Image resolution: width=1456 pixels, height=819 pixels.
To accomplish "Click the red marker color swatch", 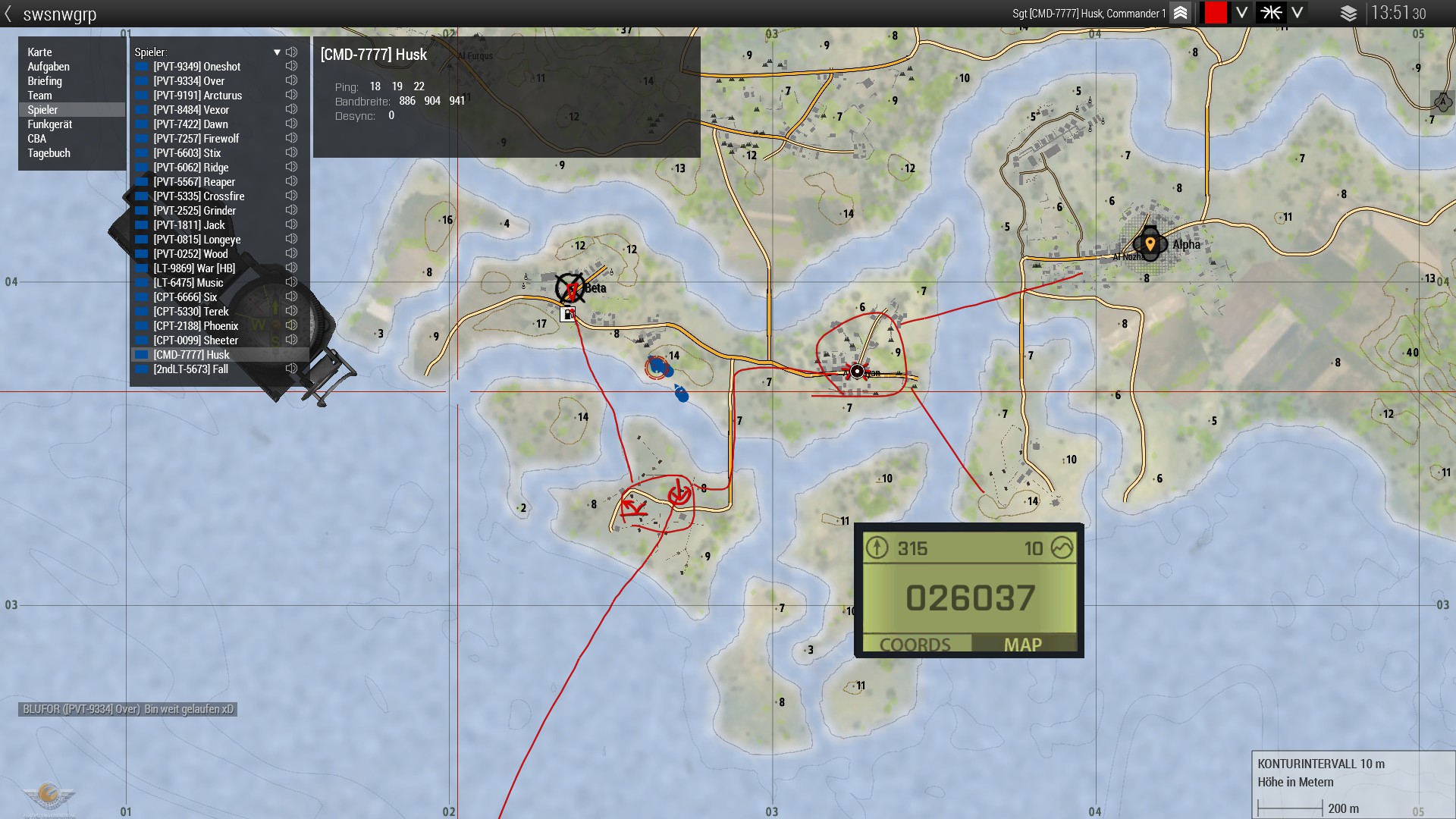I will (x=1215, y=13).
